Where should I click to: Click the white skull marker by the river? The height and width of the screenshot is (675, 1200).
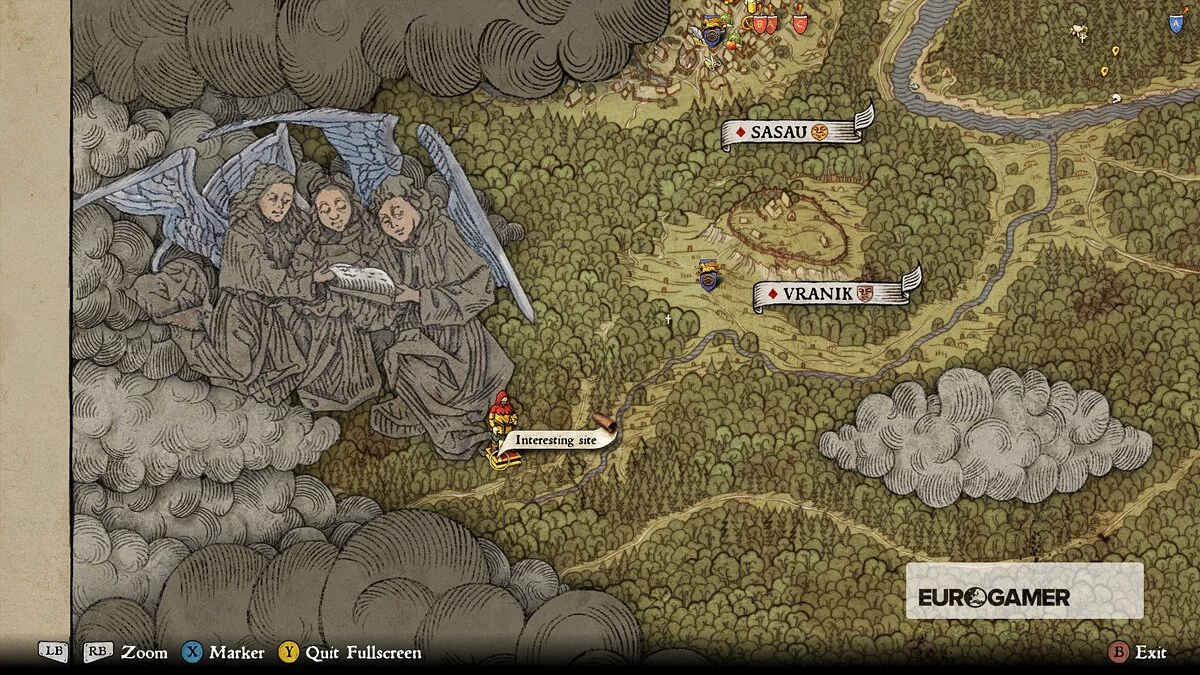coord(1114,100)
